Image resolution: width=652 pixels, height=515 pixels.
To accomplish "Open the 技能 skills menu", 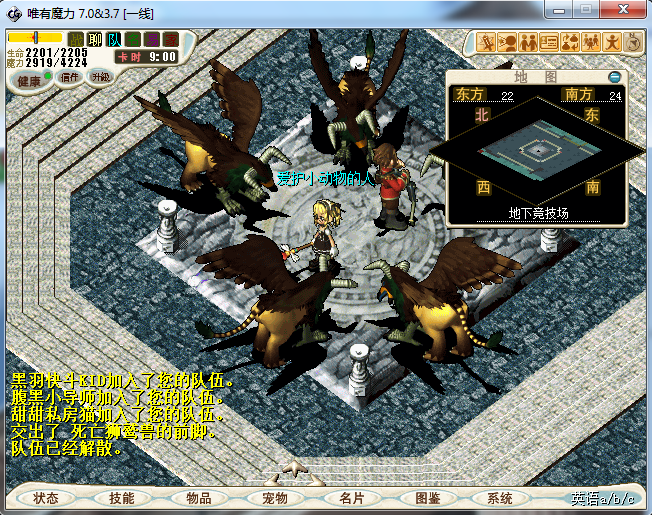I will [x=122, y=498].
